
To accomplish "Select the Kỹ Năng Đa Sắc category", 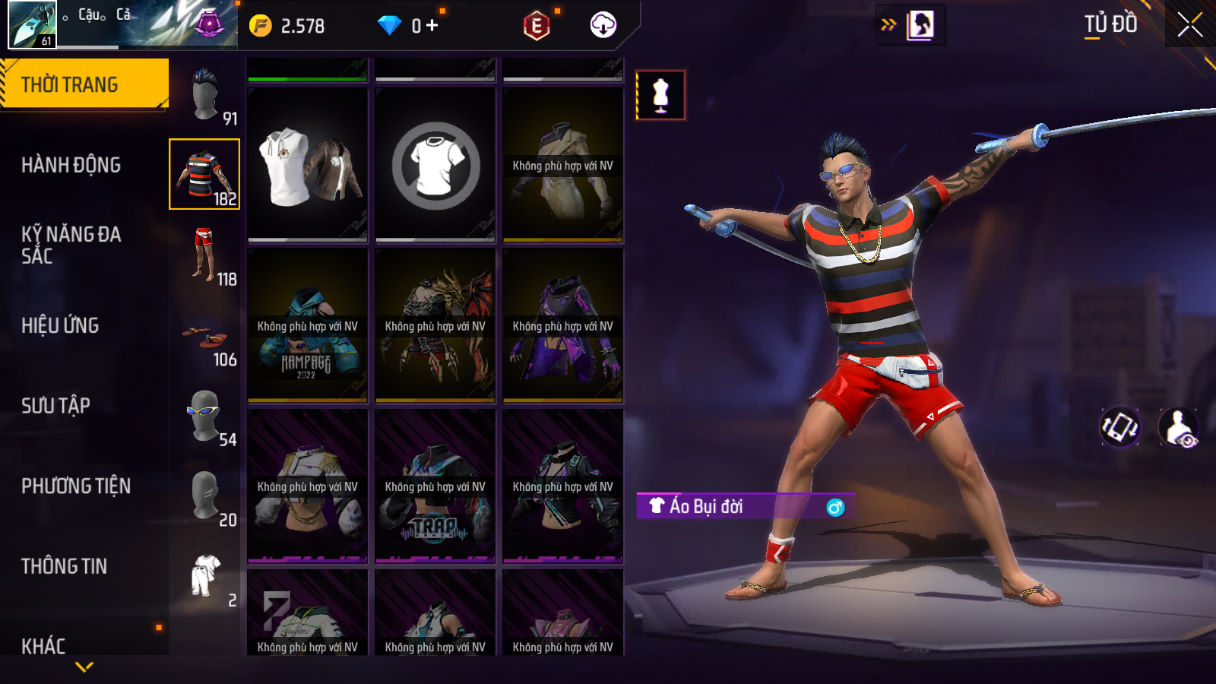I will 71,245.
